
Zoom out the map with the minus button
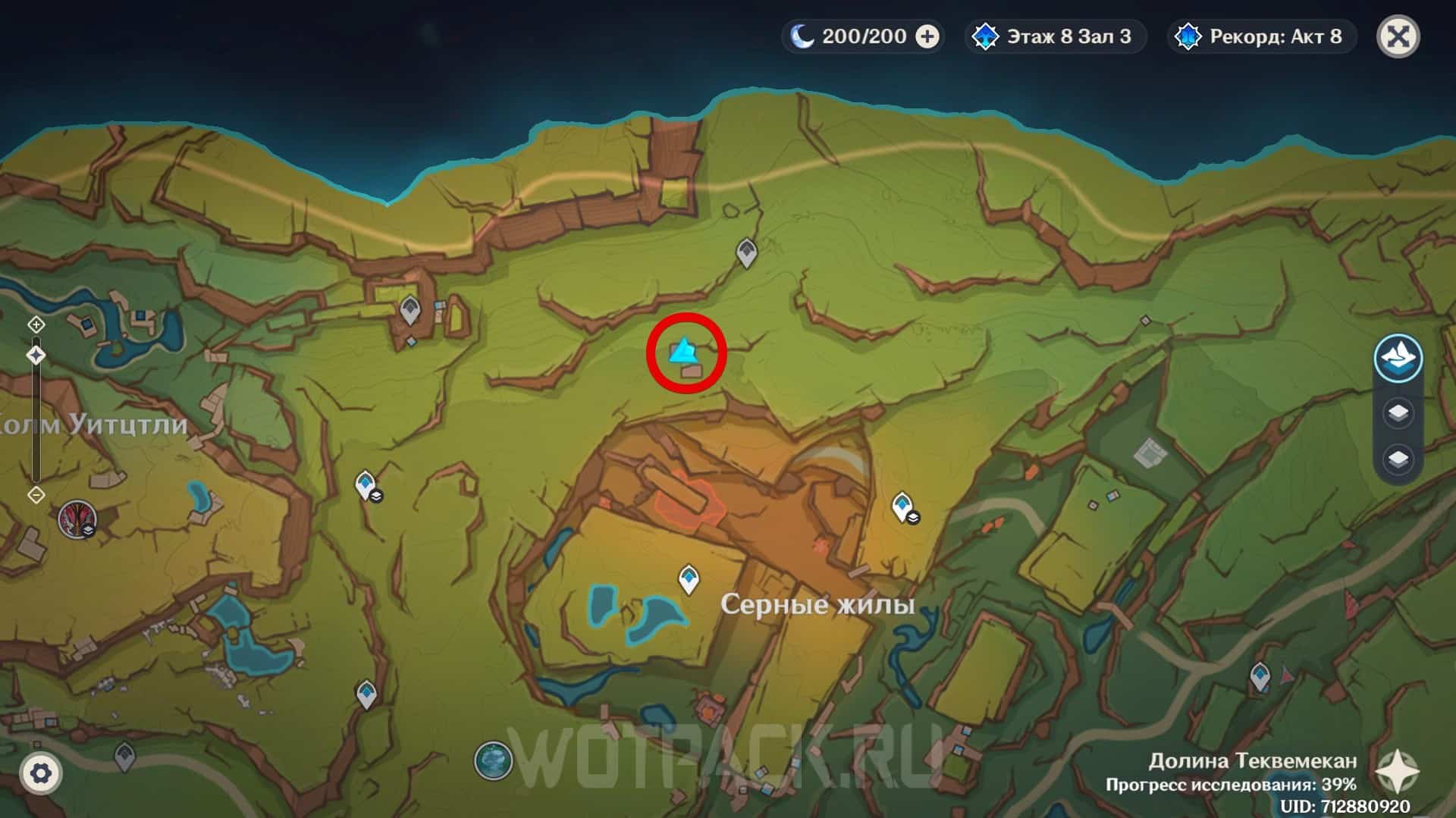coord(36,495)
